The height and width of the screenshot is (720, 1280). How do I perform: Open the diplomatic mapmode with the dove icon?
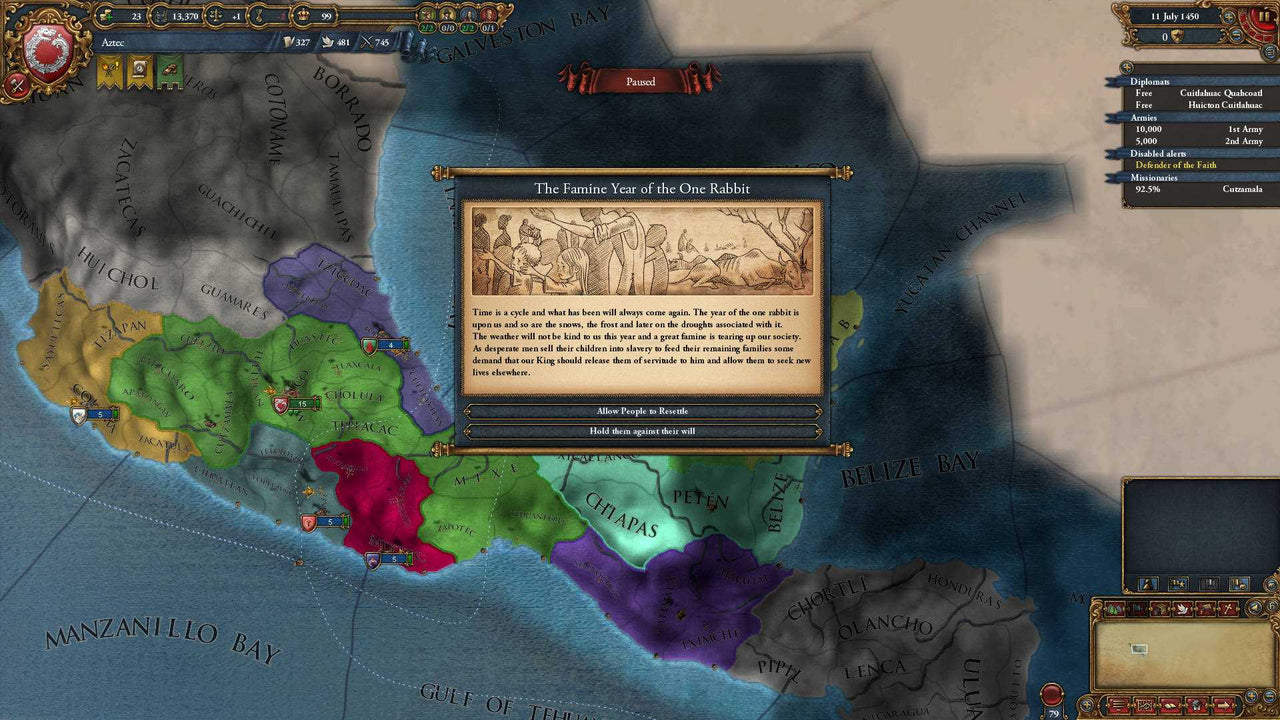(1183, 608)
